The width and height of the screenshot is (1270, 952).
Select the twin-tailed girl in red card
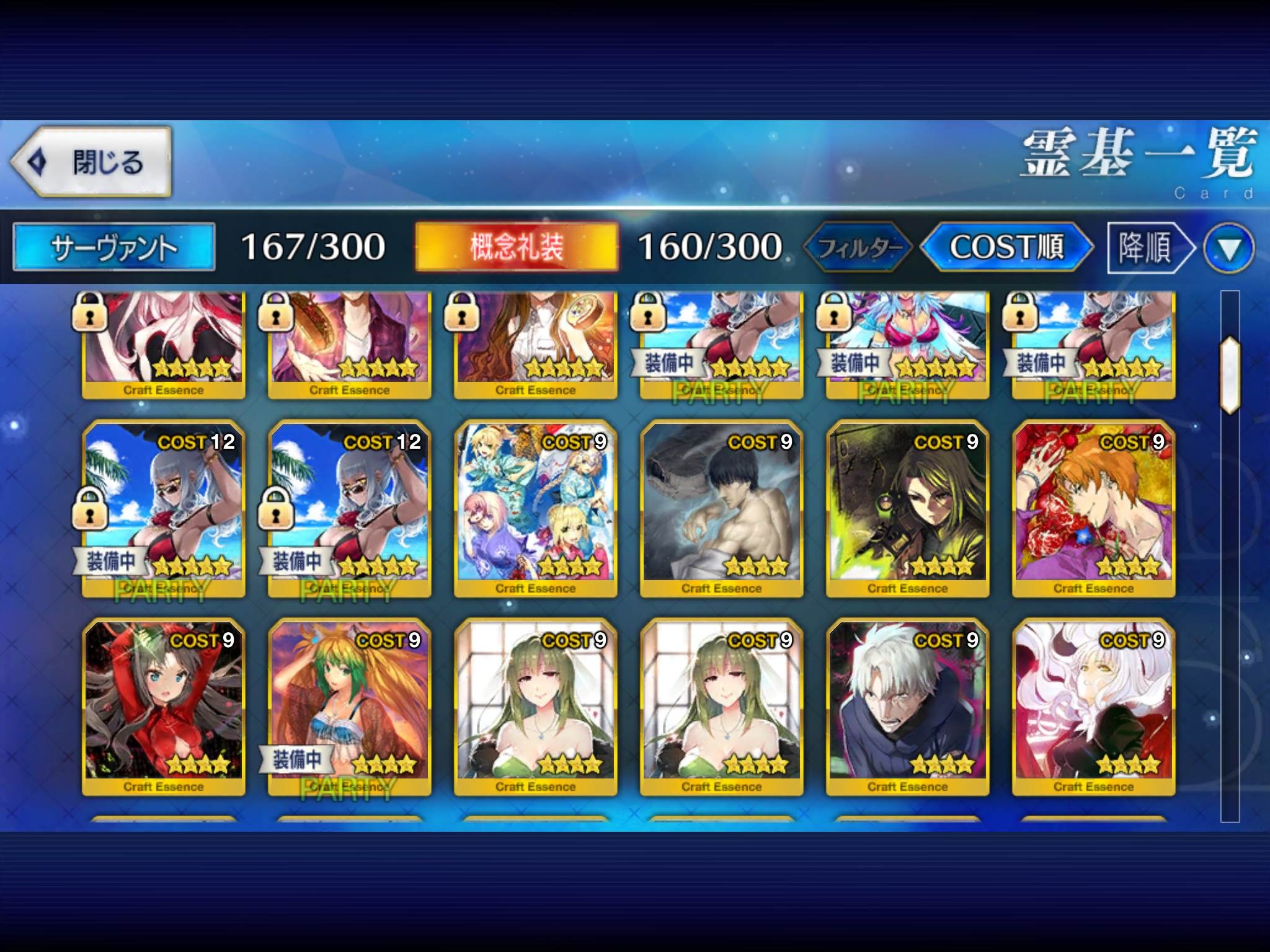point(164,707)
